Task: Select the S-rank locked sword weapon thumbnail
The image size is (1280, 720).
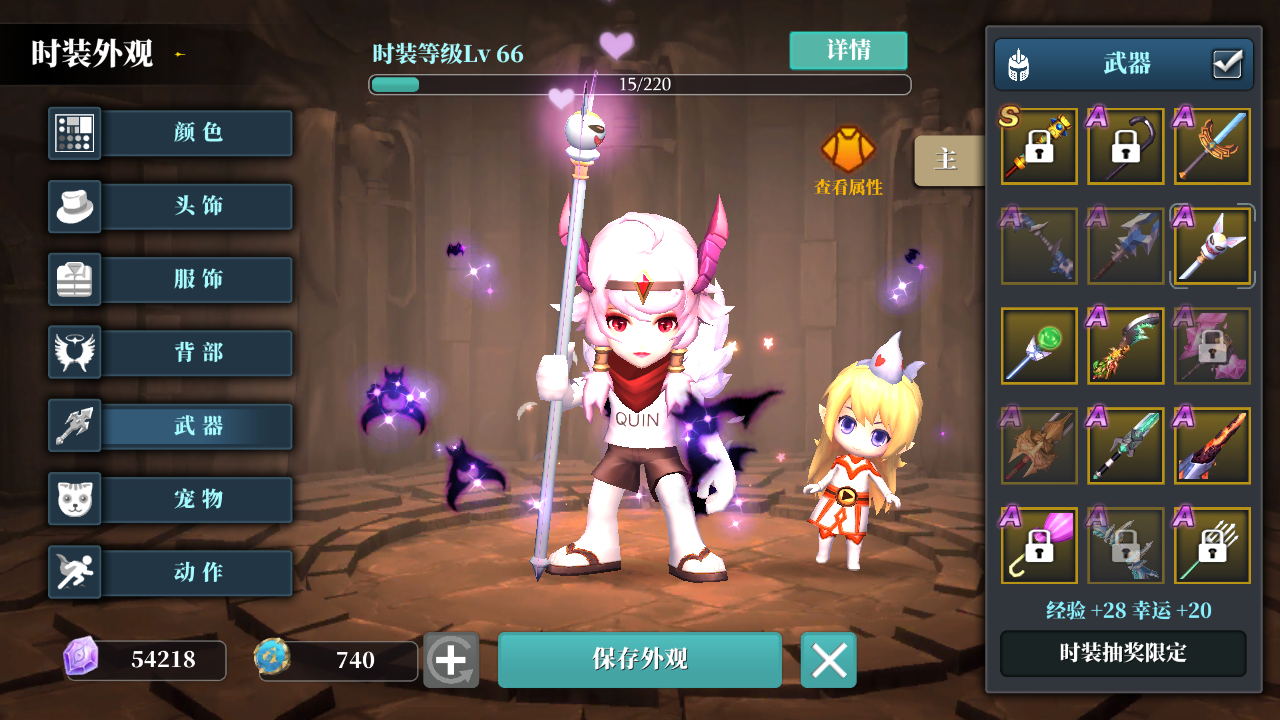Action: point(1038,146)
